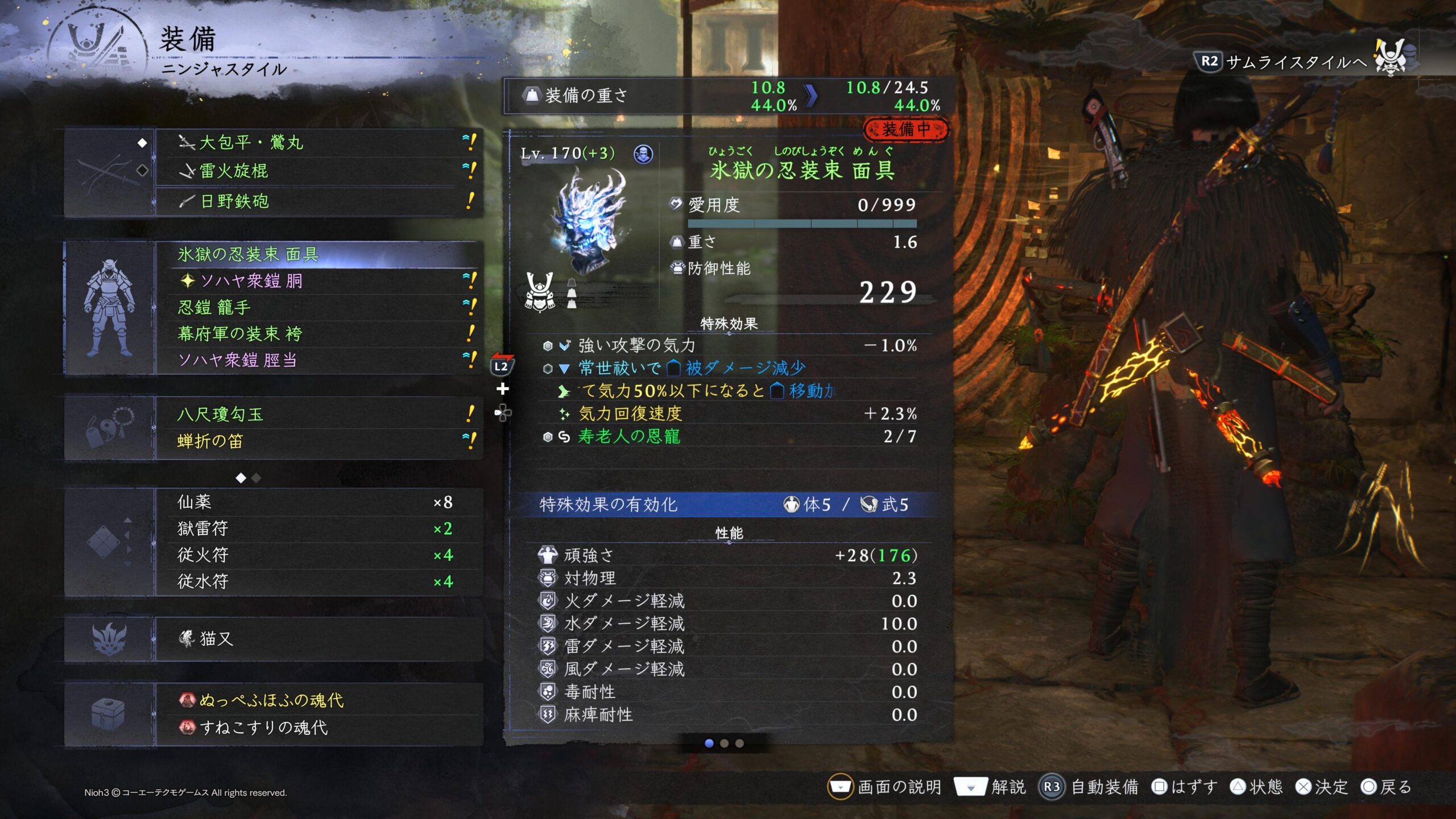Select the 幕府軍の装束 袴 leg armor

click(x=318, y=334)
